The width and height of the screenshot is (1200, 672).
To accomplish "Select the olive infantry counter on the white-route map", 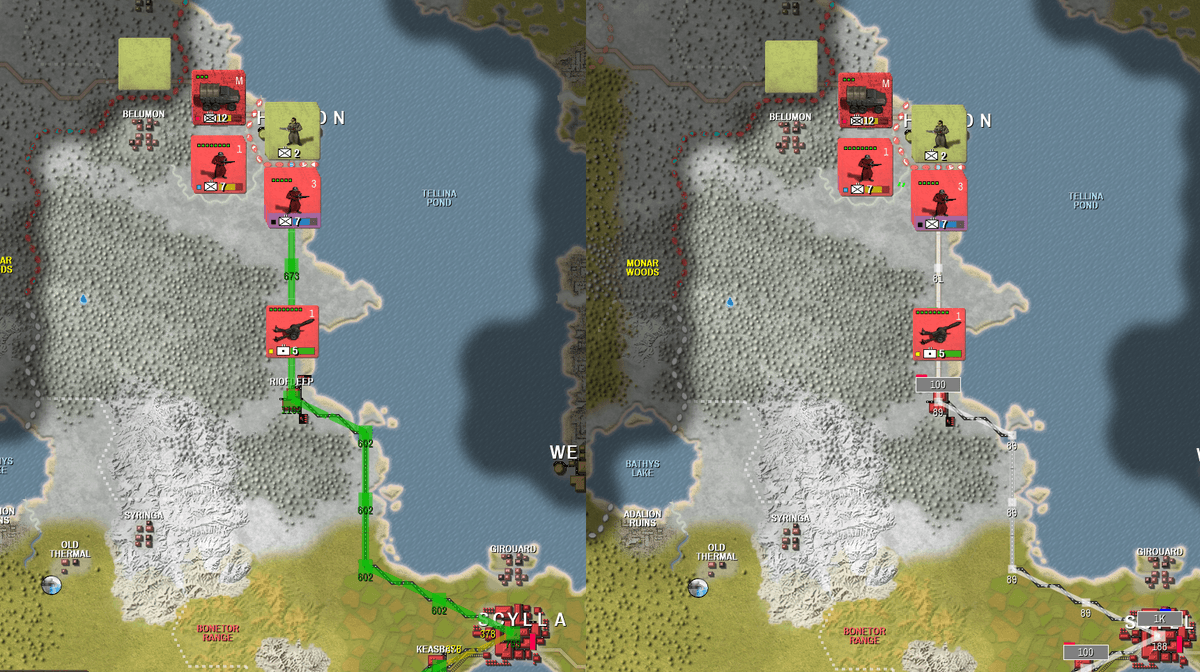I will (938, 133).
